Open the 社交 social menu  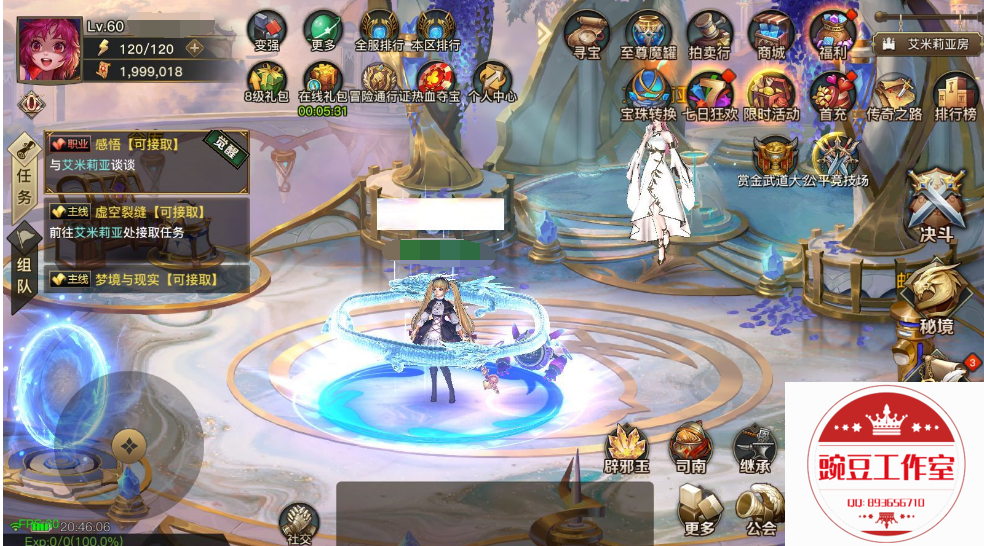point(299,523)
